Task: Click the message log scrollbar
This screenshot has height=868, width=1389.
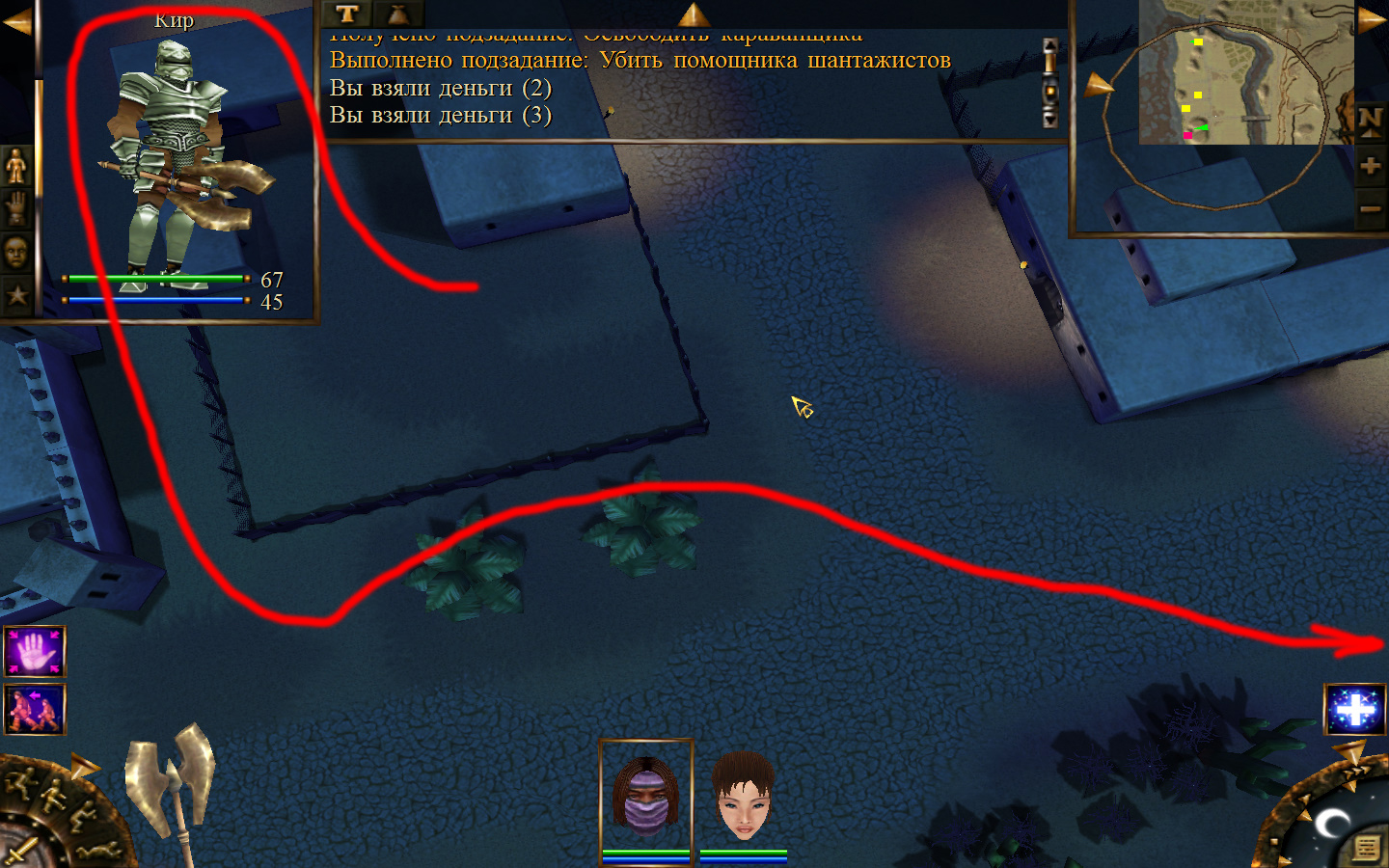Action: 1050,83
